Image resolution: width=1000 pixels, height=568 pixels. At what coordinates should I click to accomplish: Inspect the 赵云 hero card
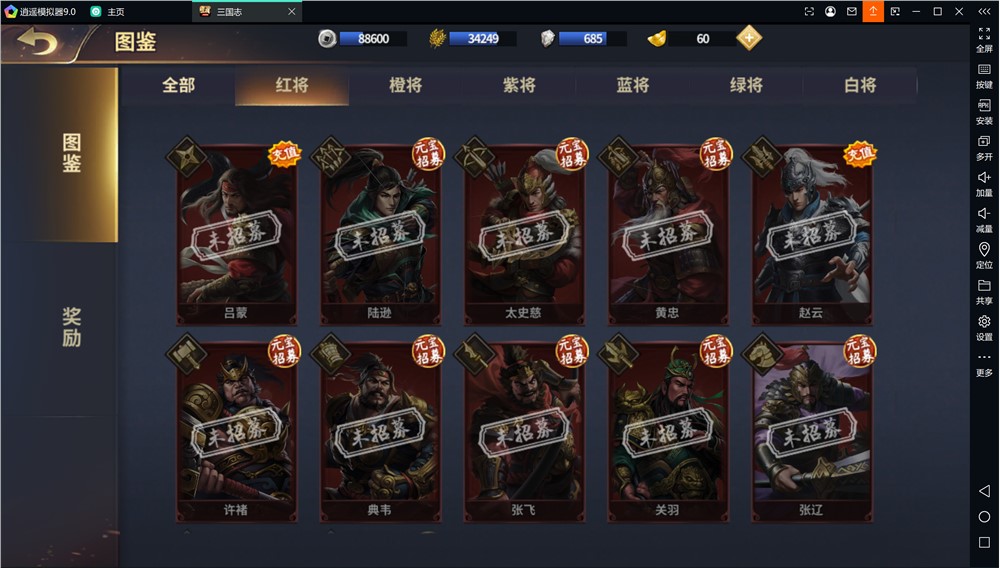[811, 233]
